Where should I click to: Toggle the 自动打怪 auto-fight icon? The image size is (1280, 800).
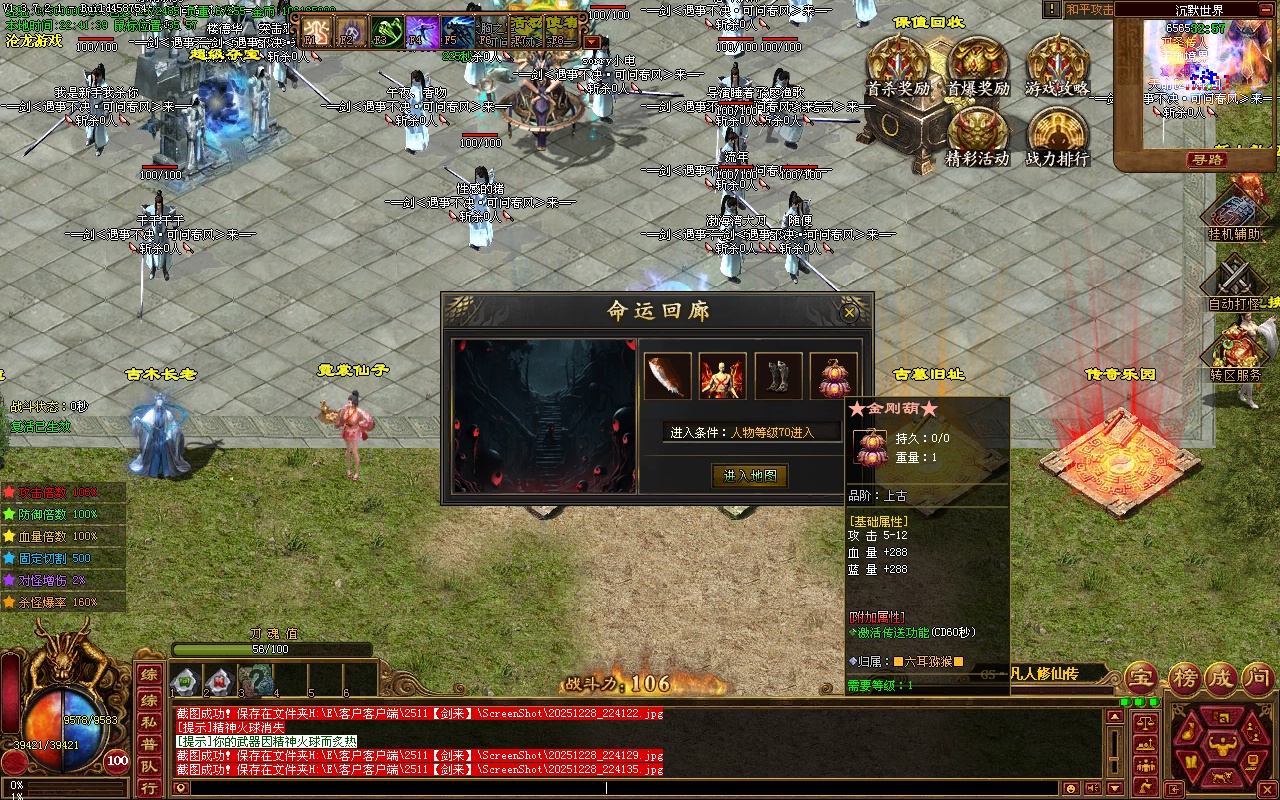point(1237,282)
